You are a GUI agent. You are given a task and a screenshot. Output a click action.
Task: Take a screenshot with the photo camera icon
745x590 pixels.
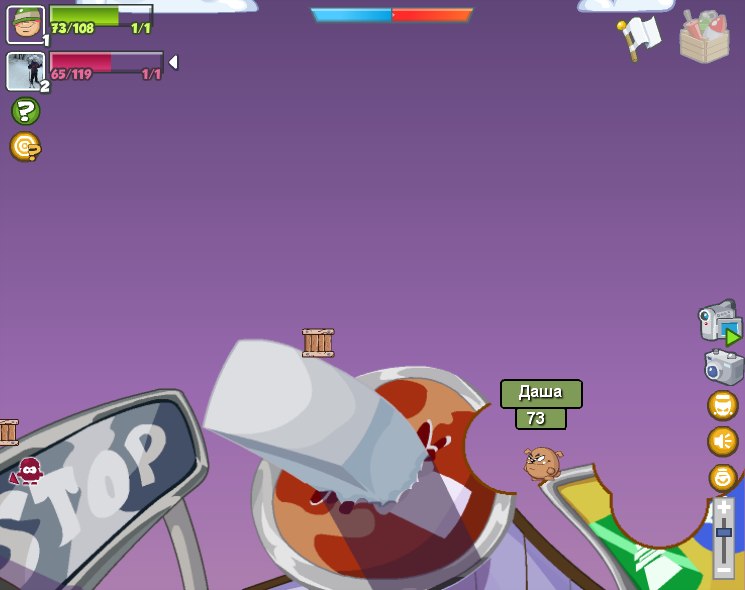coord(723,367)
